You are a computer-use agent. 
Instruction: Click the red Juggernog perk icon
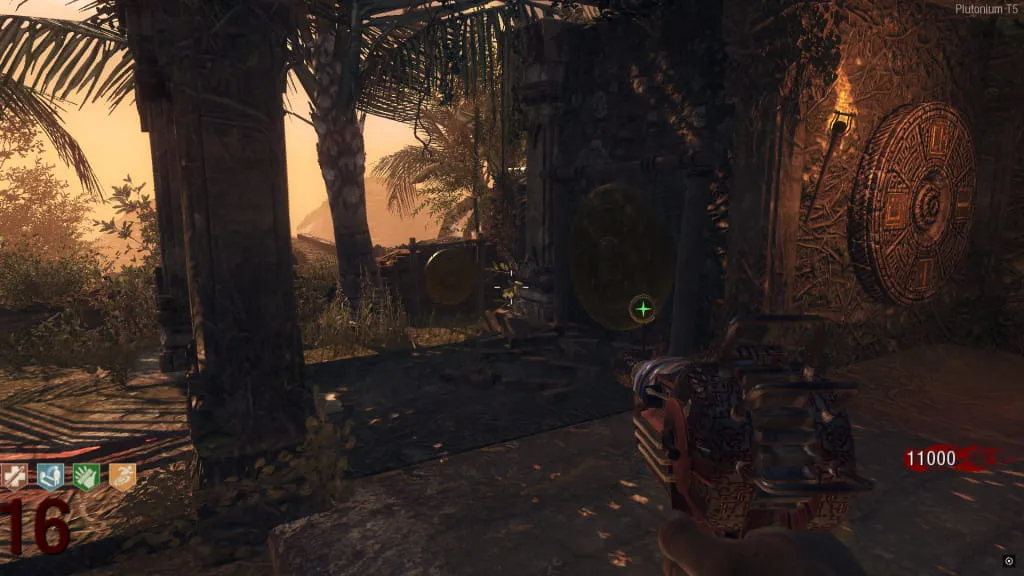(x=15, y=477)
